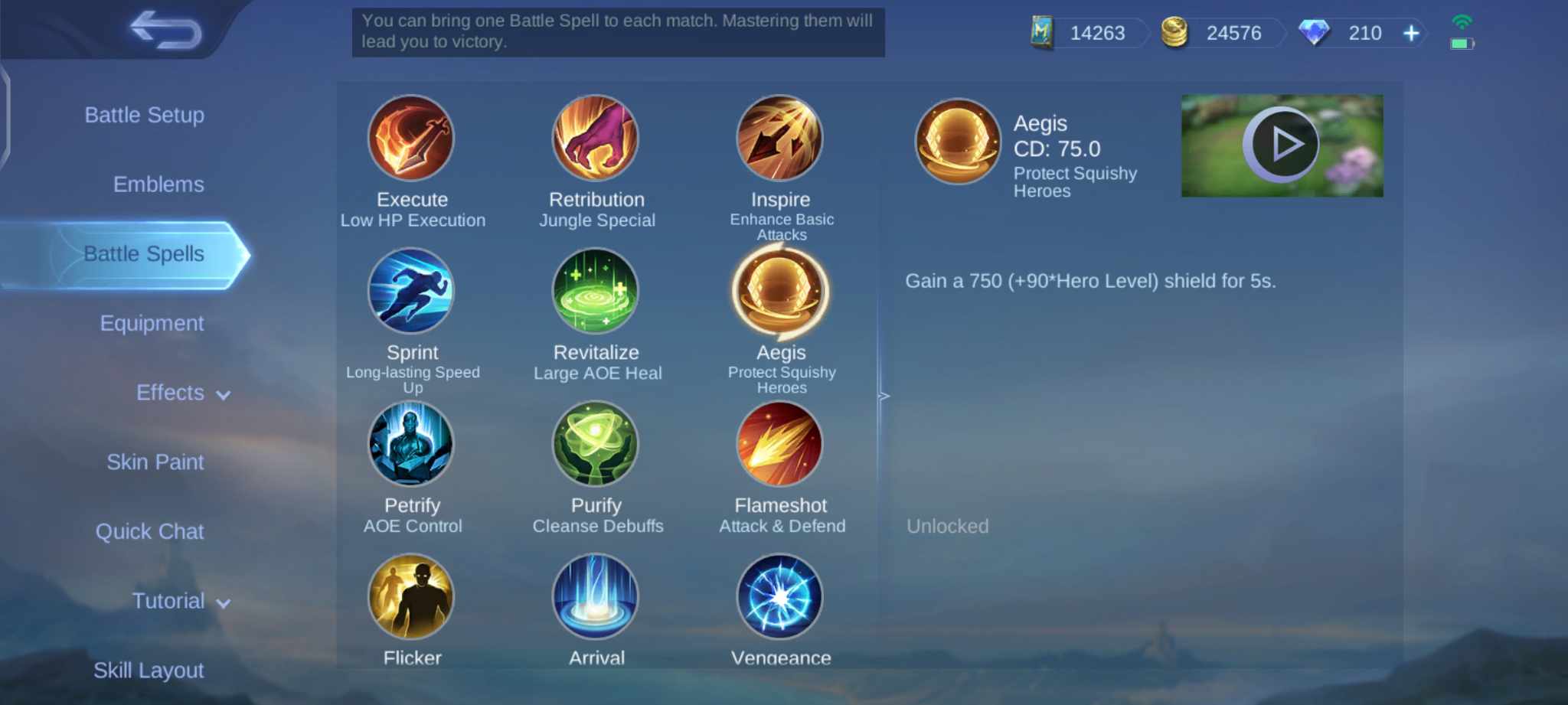Viewport: 1568px width, 705px height.
Task: Switch to the Emblems tab
Action: (x=158, y=184)
